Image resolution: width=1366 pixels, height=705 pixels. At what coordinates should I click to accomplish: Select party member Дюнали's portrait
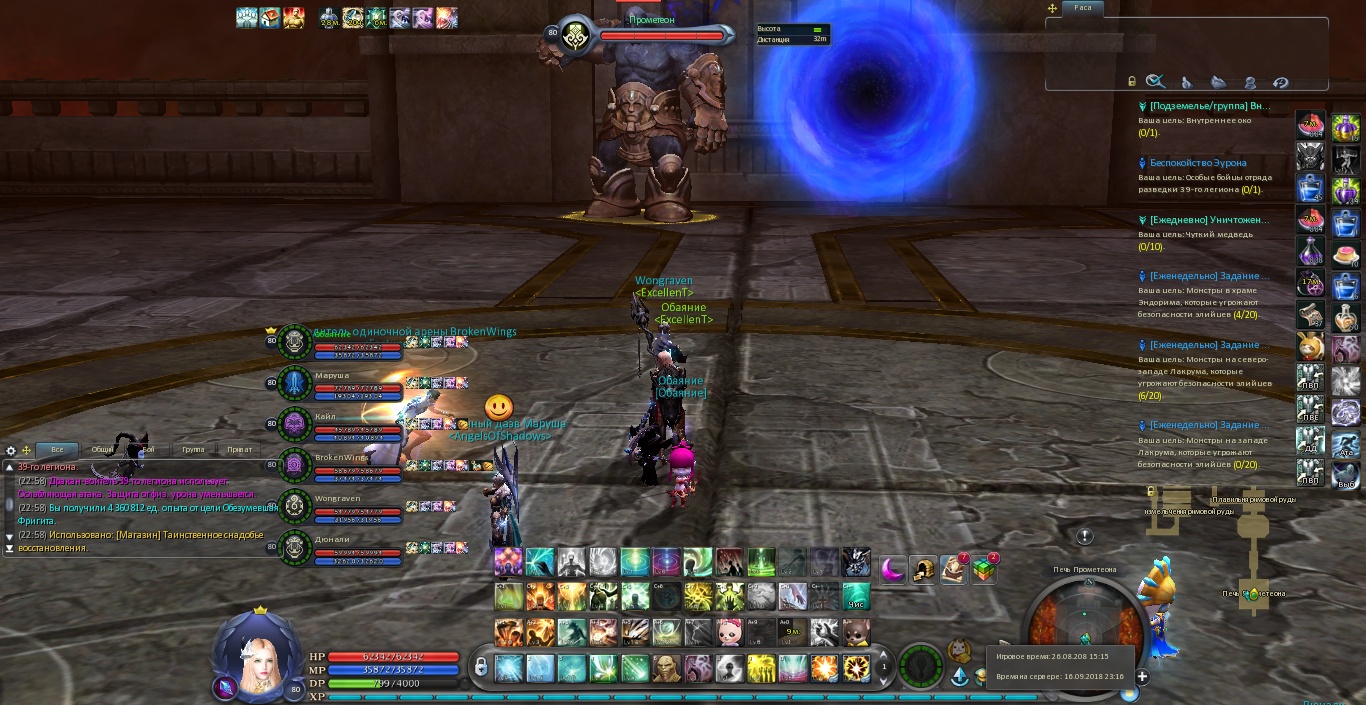click(x=294, y=548)
